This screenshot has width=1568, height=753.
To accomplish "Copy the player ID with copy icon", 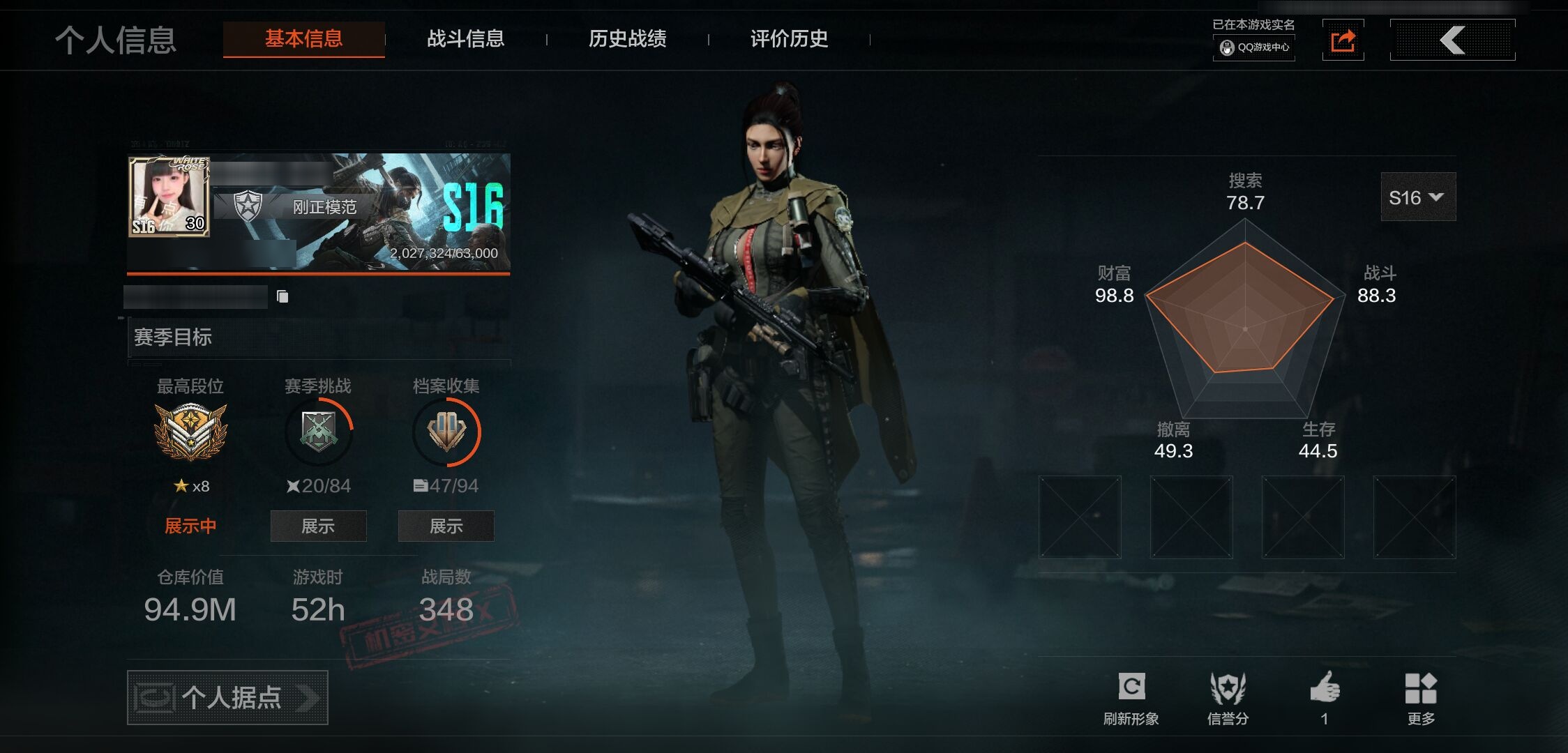I will (282, 297).
